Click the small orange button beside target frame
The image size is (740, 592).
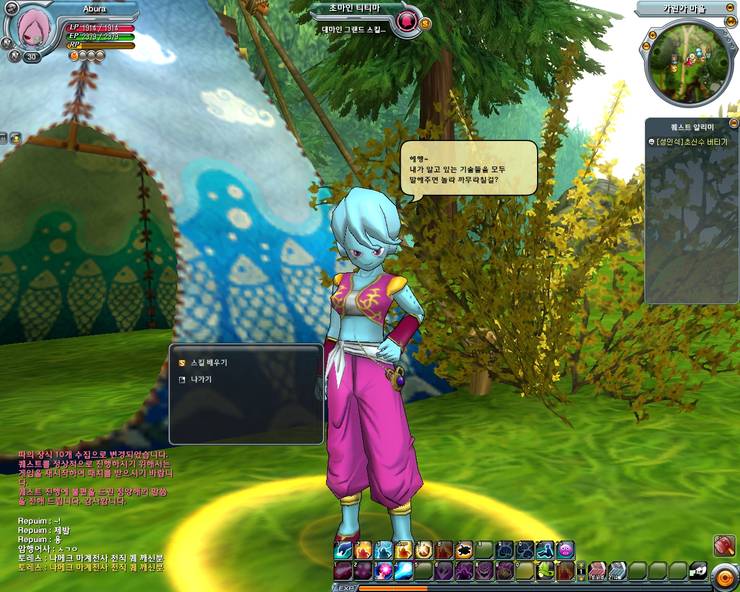[426, 23]
